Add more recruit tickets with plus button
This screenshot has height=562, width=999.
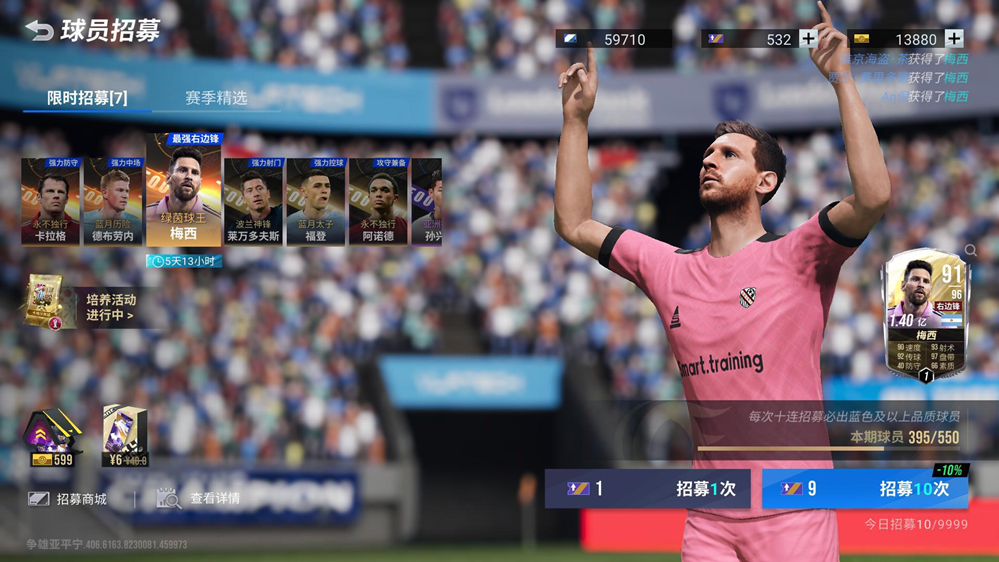coord(808,39)
